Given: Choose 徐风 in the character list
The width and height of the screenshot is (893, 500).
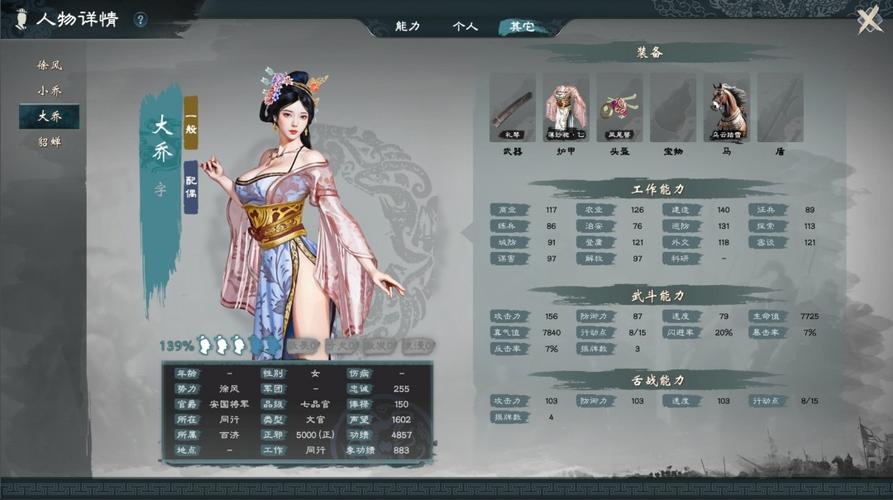Looking at the screenshot, I should 49,65.
